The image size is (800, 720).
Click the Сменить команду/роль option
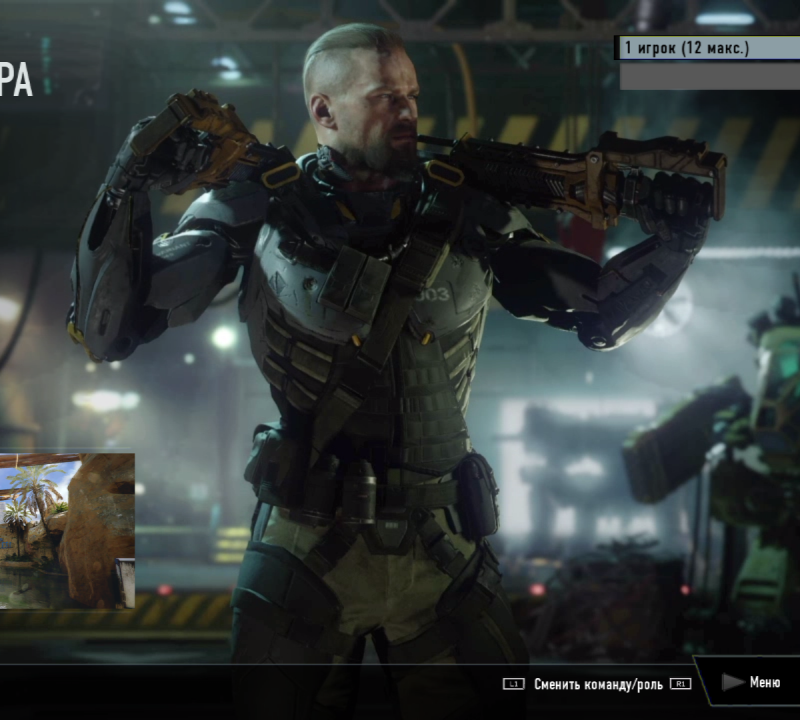click(598, 684)
